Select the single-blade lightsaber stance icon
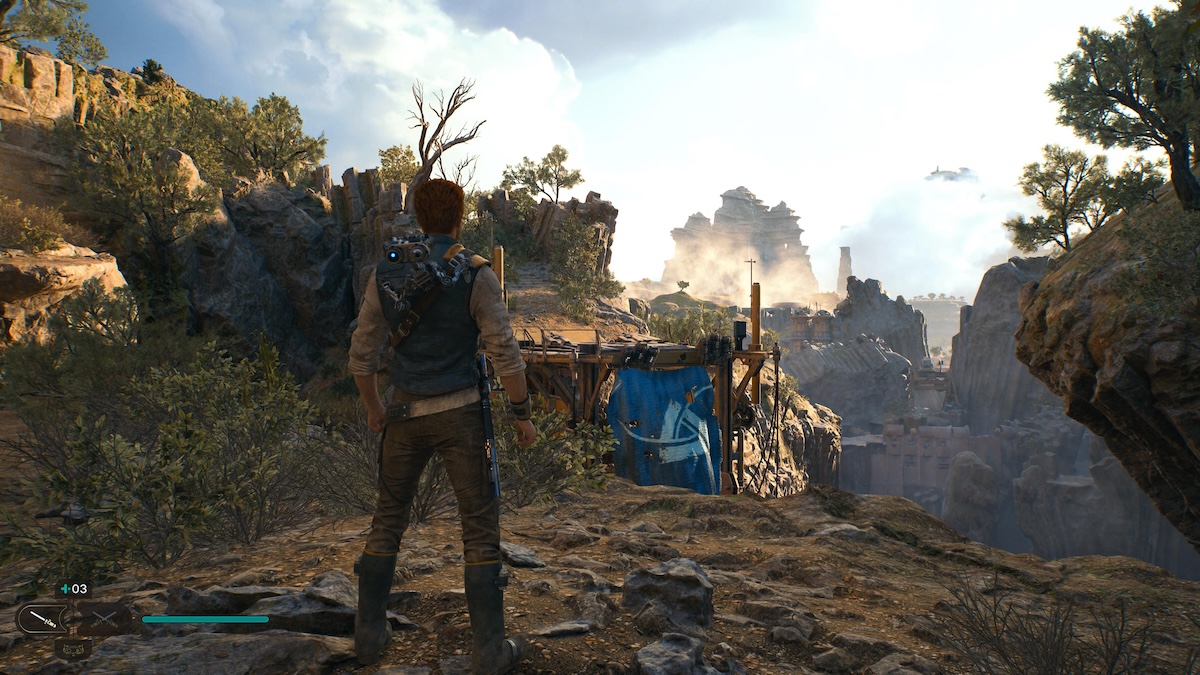 (43, 619)
